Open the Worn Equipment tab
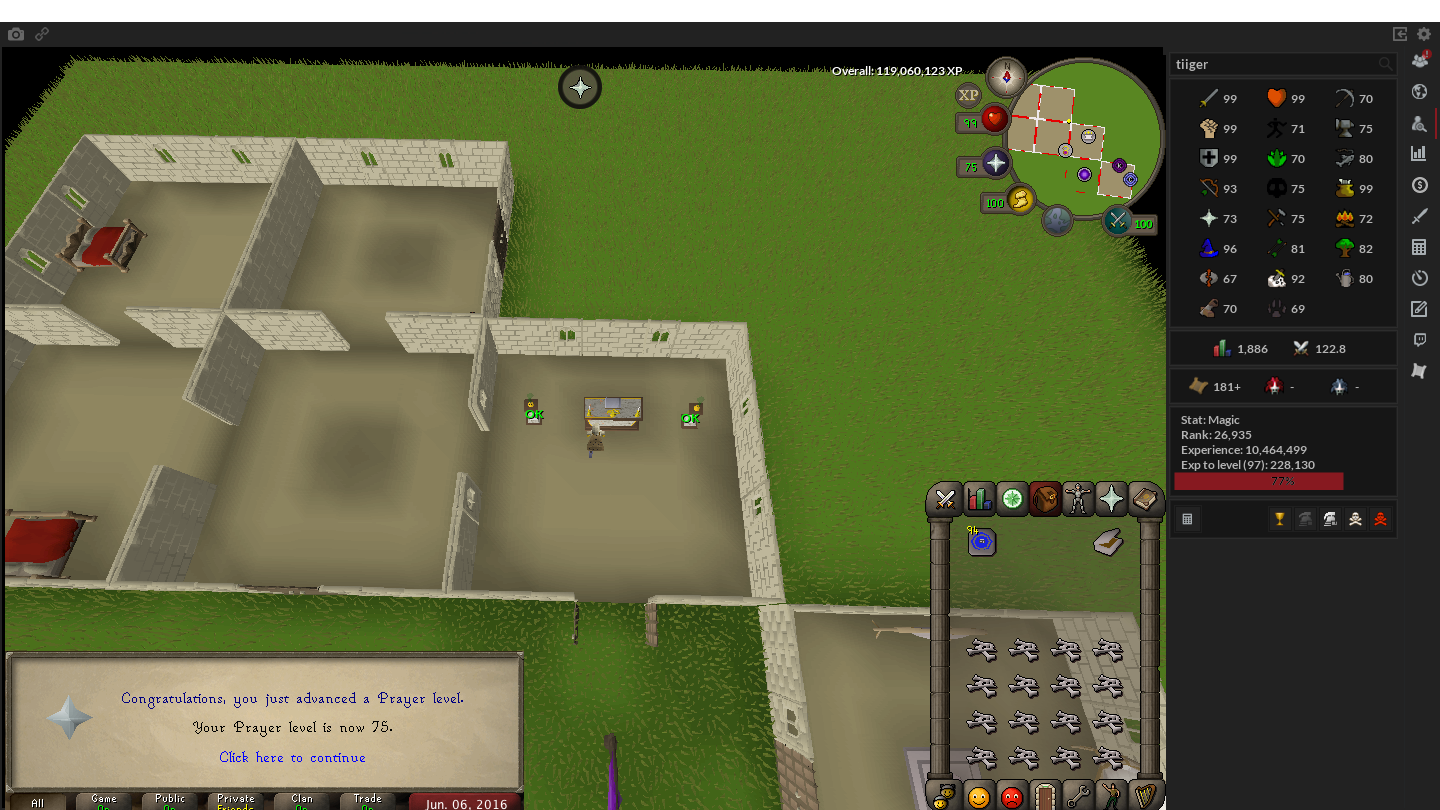 pyautogui.click(x=1078, y=499)
